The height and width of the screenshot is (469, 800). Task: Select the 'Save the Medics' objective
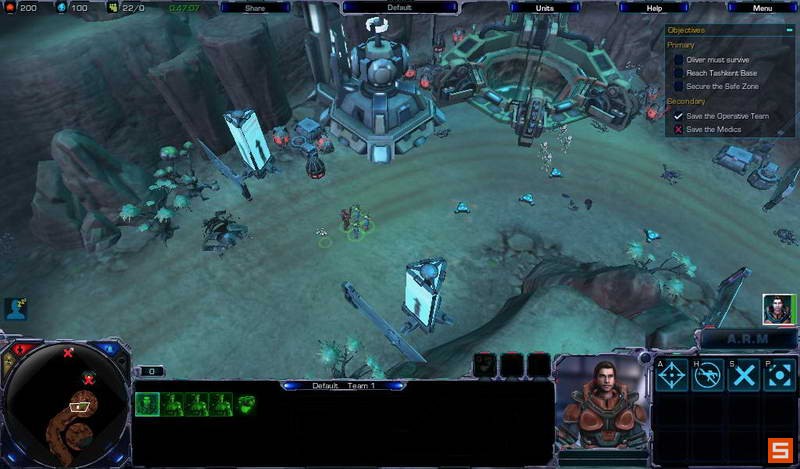[x=713, y=129]
